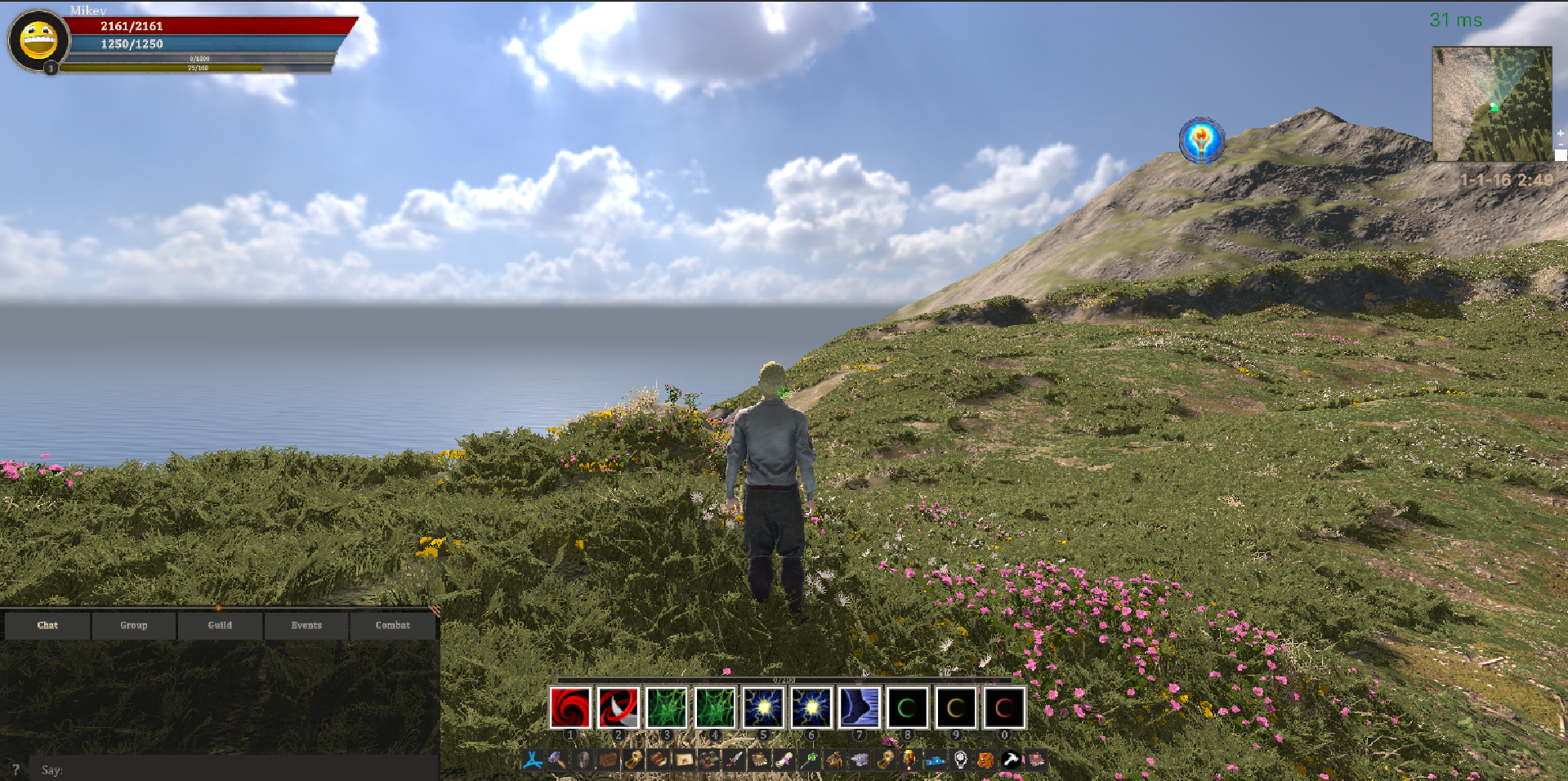1568x781 pixels.
Task: Use the red swirl blade ability
Action: (x=619, y=707)
